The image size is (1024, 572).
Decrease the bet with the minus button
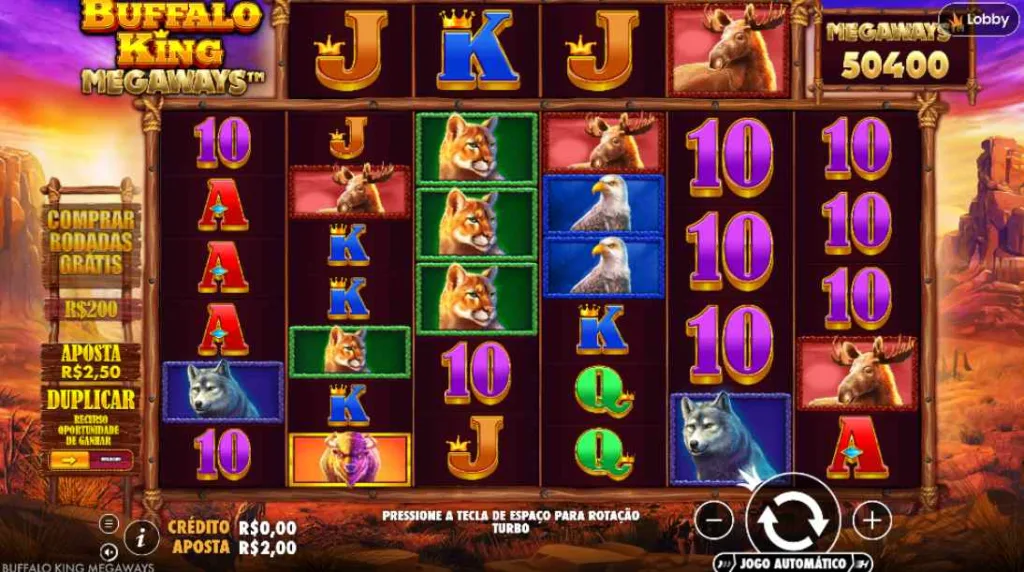[713, 520]
